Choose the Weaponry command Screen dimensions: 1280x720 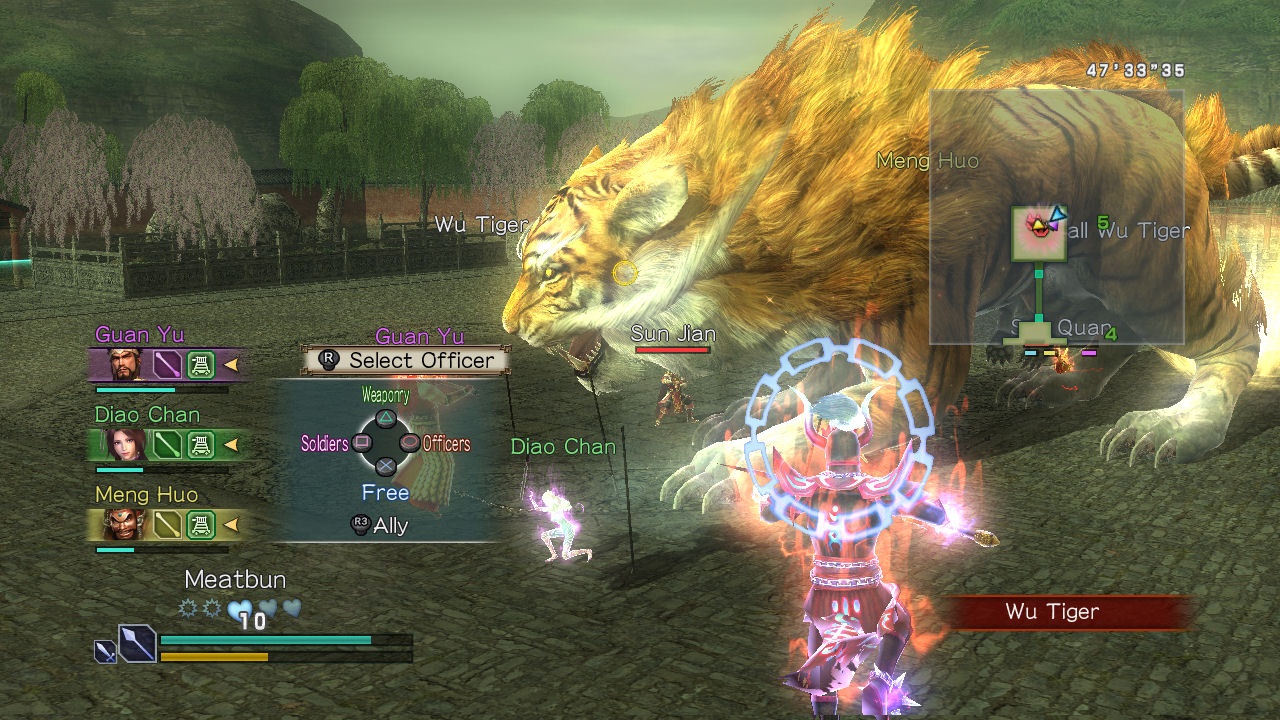(x=385, y=419)
